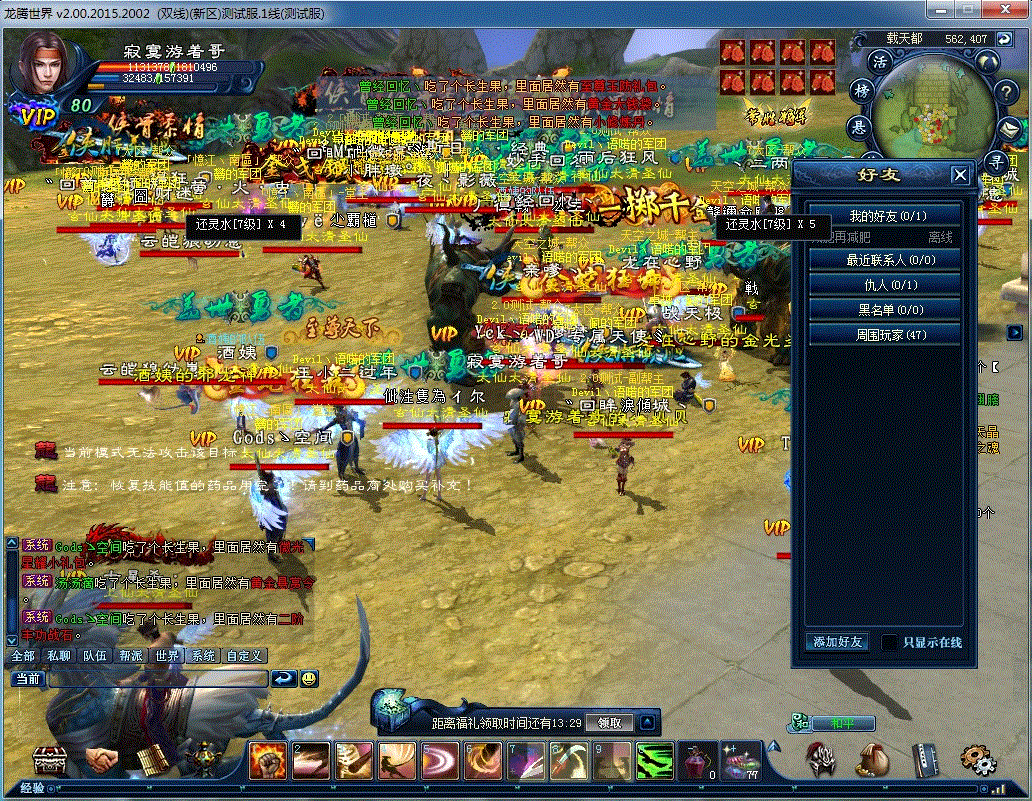Activate the flaming fist skill

268,761
